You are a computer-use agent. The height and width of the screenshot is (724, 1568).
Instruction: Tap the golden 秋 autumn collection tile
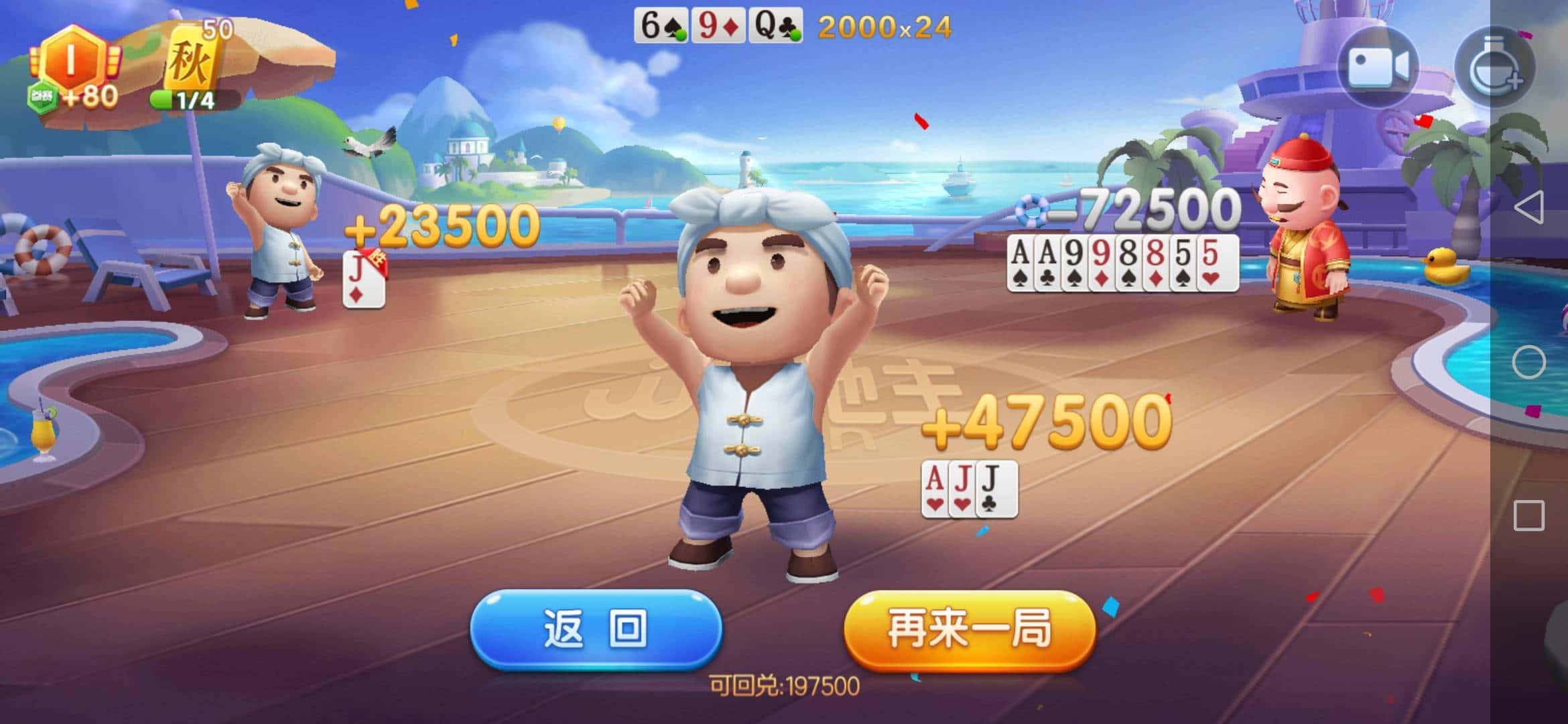click(x=191, y=57)
